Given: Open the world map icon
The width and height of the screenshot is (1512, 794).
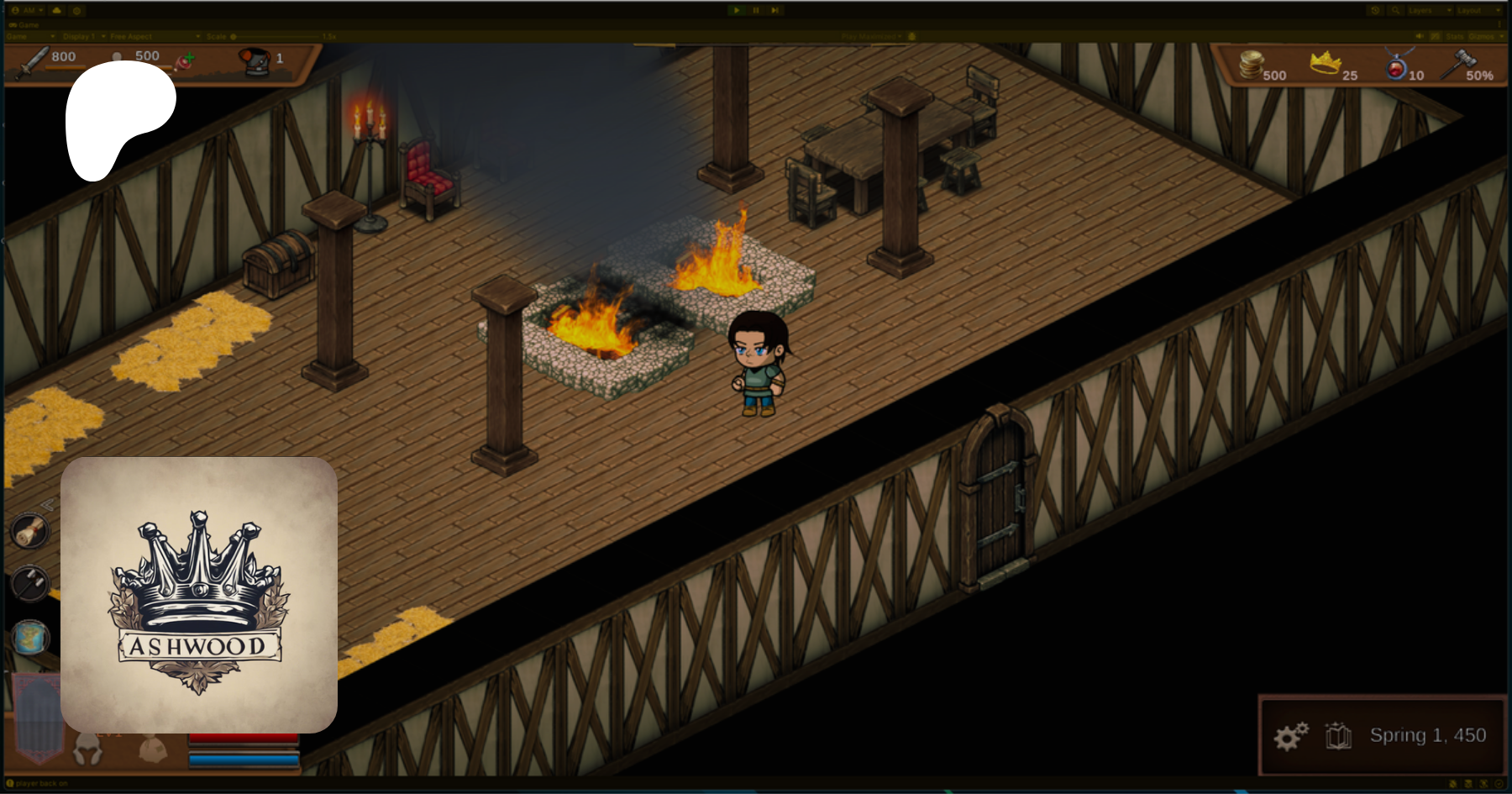Looking at the screenshot, I should [30, 638].
